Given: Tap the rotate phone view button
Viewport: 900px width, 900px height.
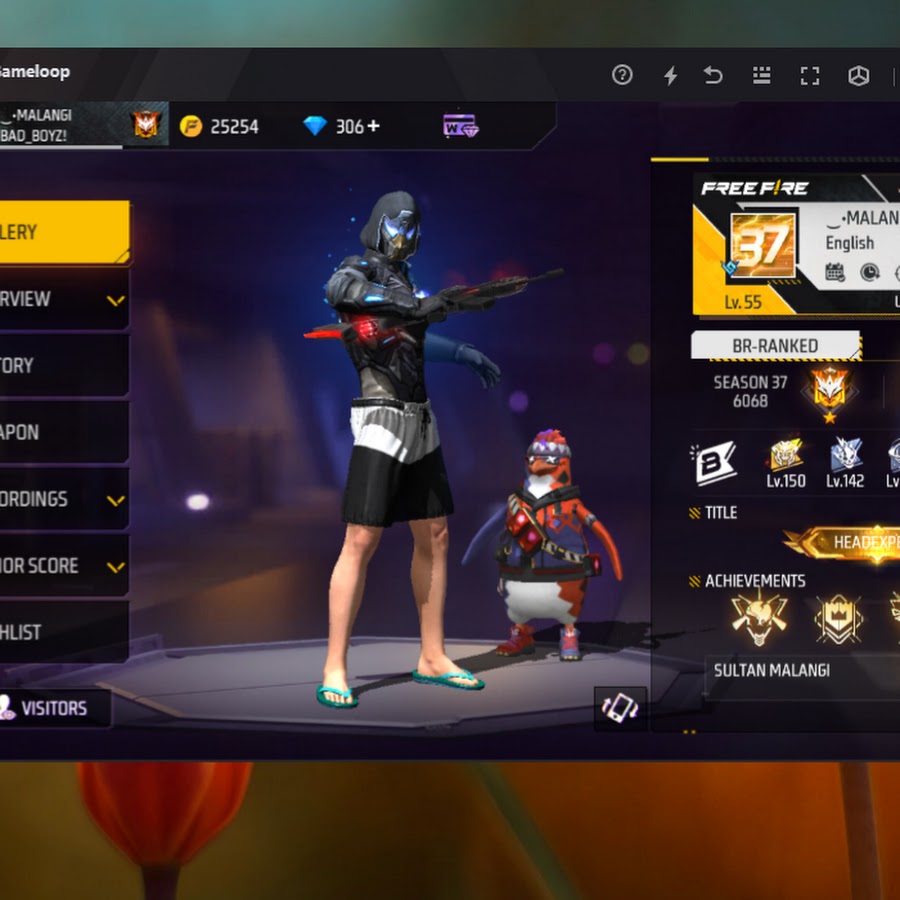Looking at the screenshot, I should [620, 707].
